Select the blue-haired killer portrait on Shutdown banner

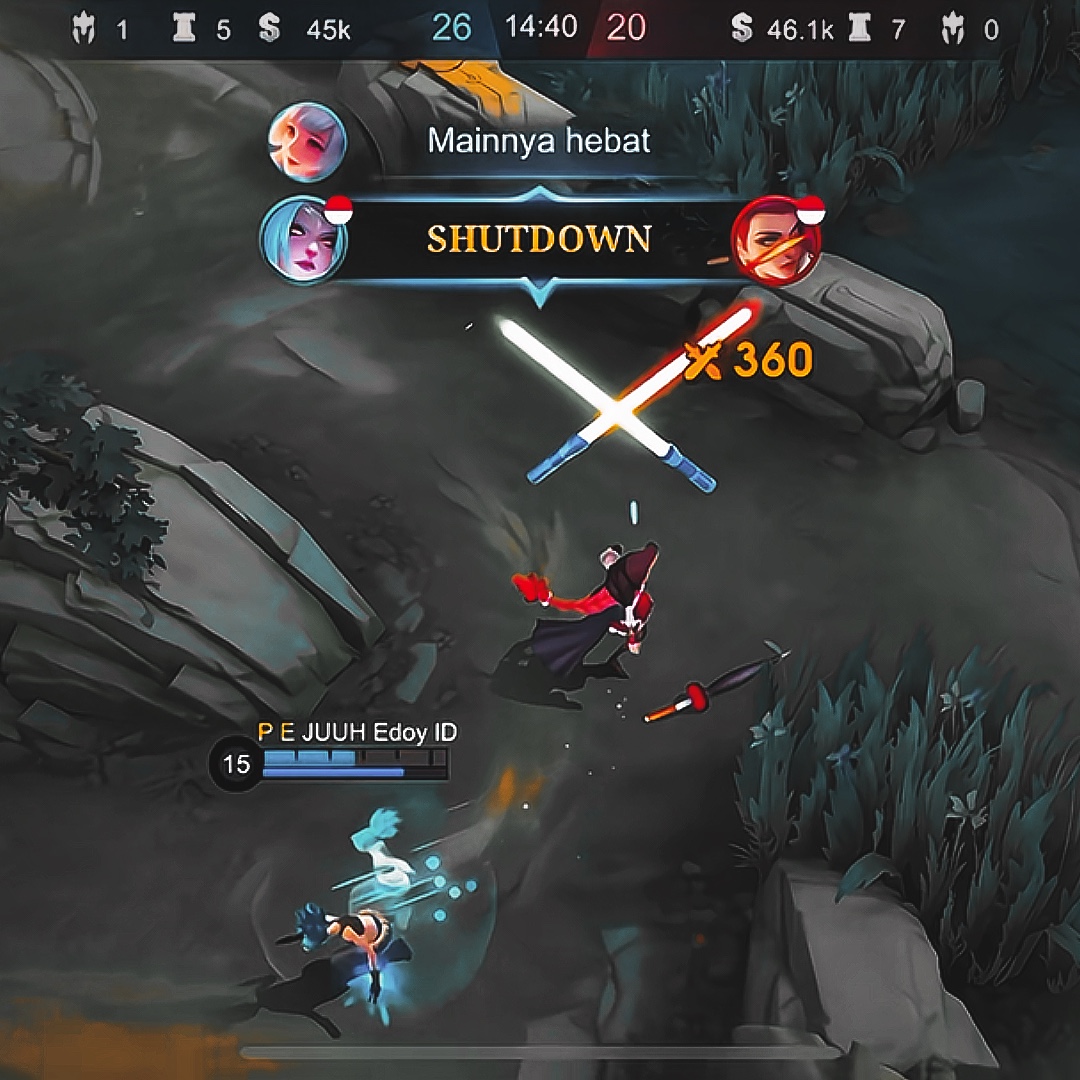(x=304, y=240)
